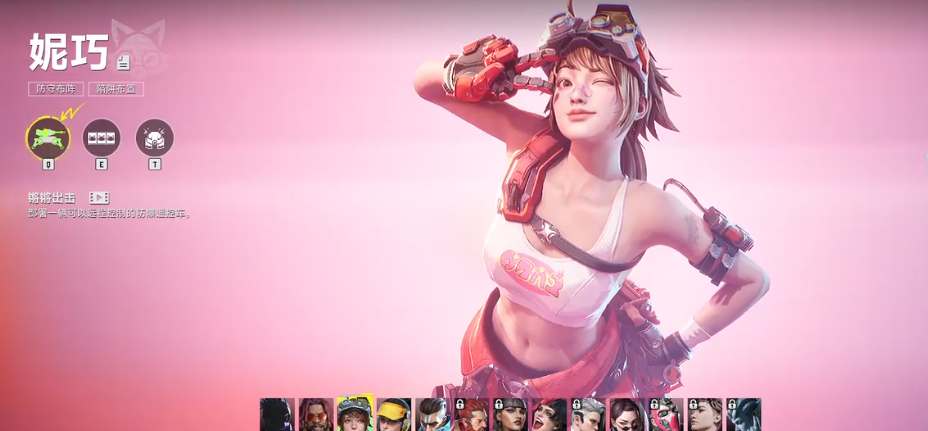Select the three-box ability icon labeled E
Image resolution: width=928 pixels, height=431 pixels.
pyautogui.click(x=101, y=138)
